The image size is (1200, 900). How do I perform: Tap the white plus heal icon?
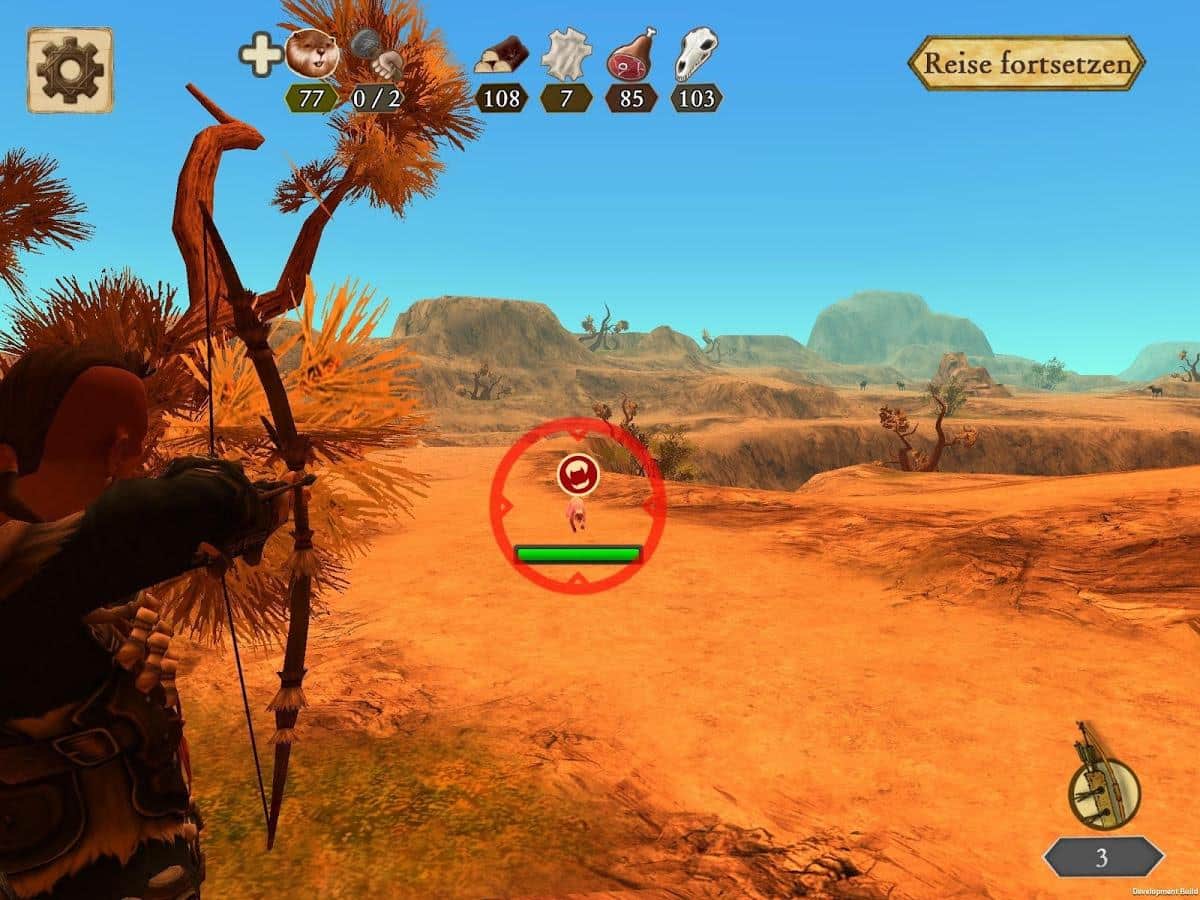[260, 54]
